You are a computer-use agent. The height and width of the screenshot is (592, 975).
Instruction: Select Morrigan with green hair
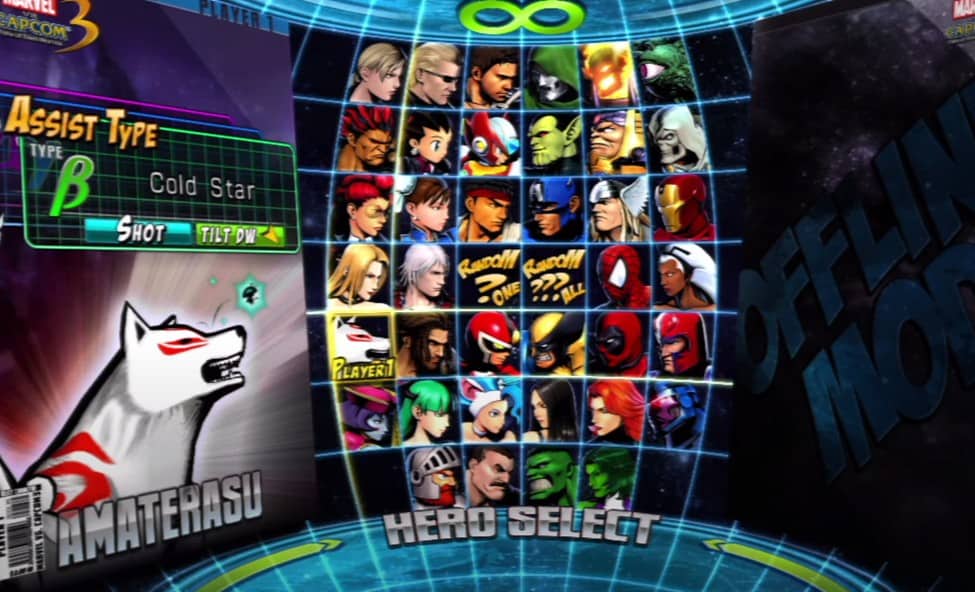(428, 409)
